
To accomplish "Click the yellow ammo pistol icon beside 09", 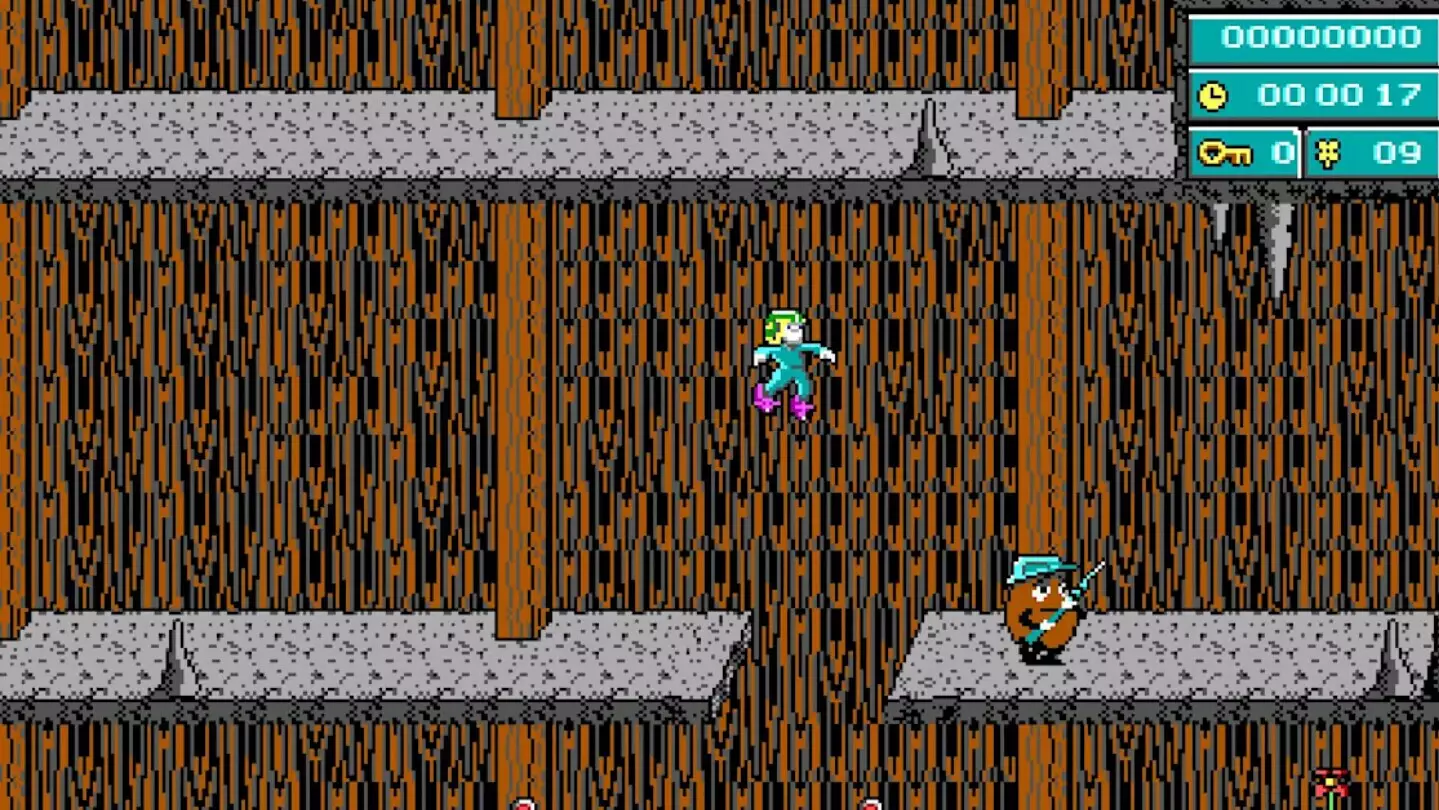I will pyautogui.click(x=1326, y=153).
